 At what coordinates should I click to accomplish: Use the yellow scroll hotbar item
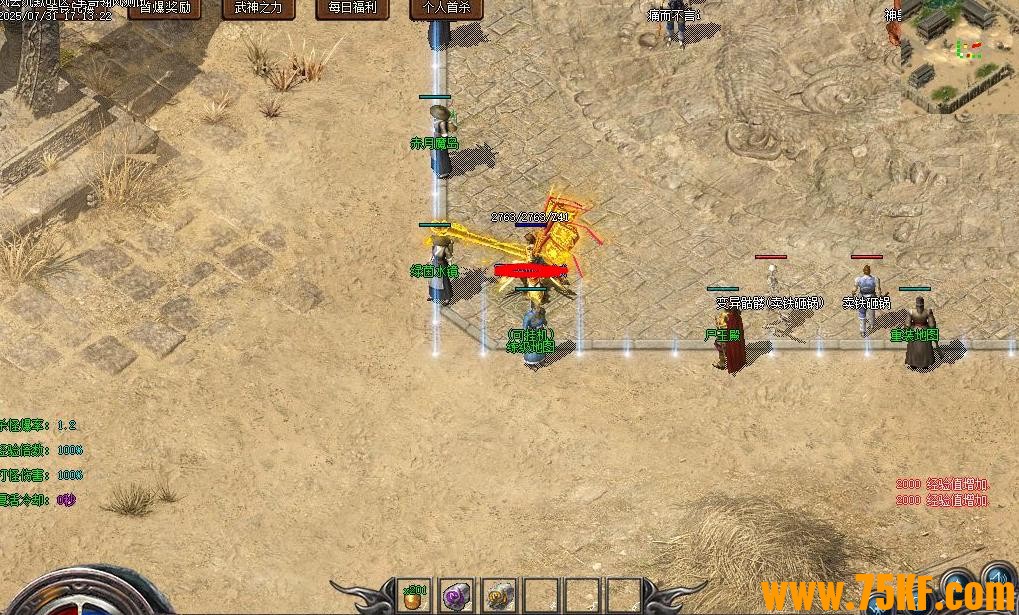point(498,594)
